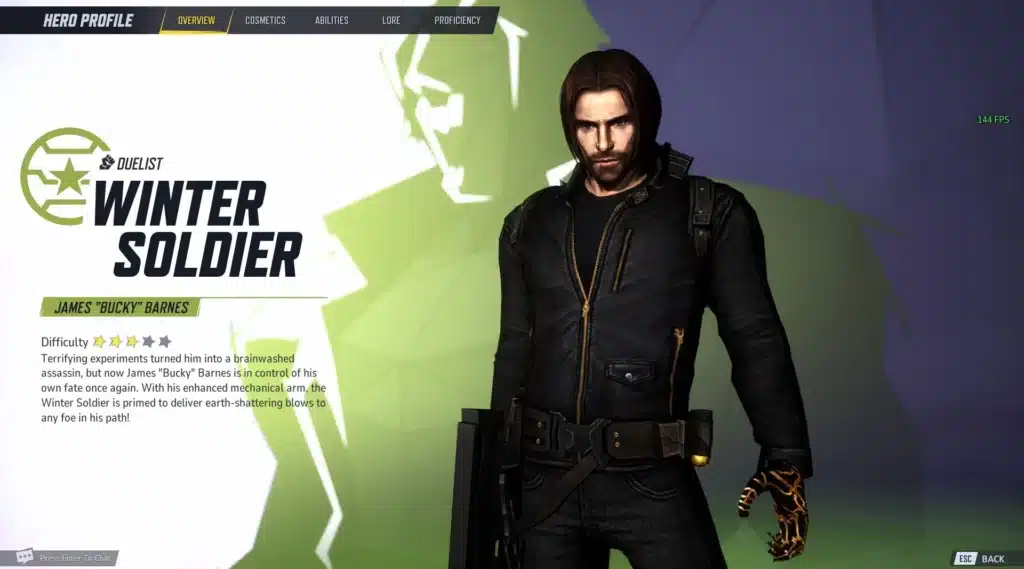
Task: Switch to the Overview tab
Action: 196,20
